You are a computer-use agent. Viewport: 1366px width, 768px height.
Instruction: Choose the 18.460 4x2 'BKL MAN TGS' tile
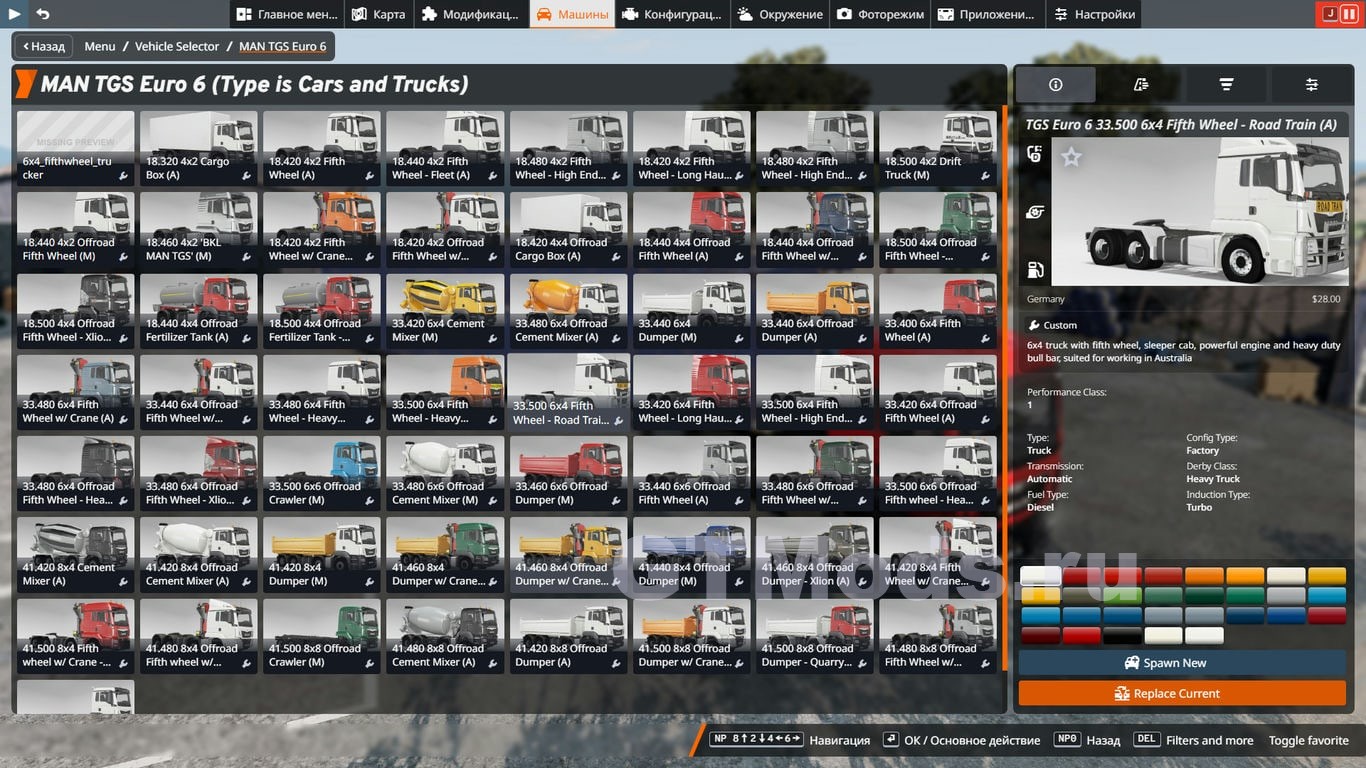pos(198,229)
